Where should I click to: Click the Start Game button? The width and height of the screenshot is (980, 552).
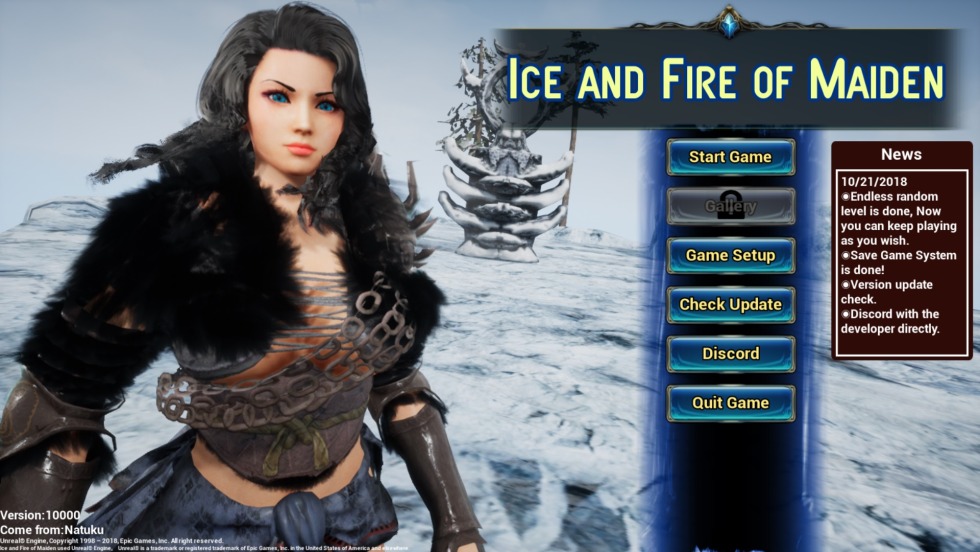pos(730,157)
